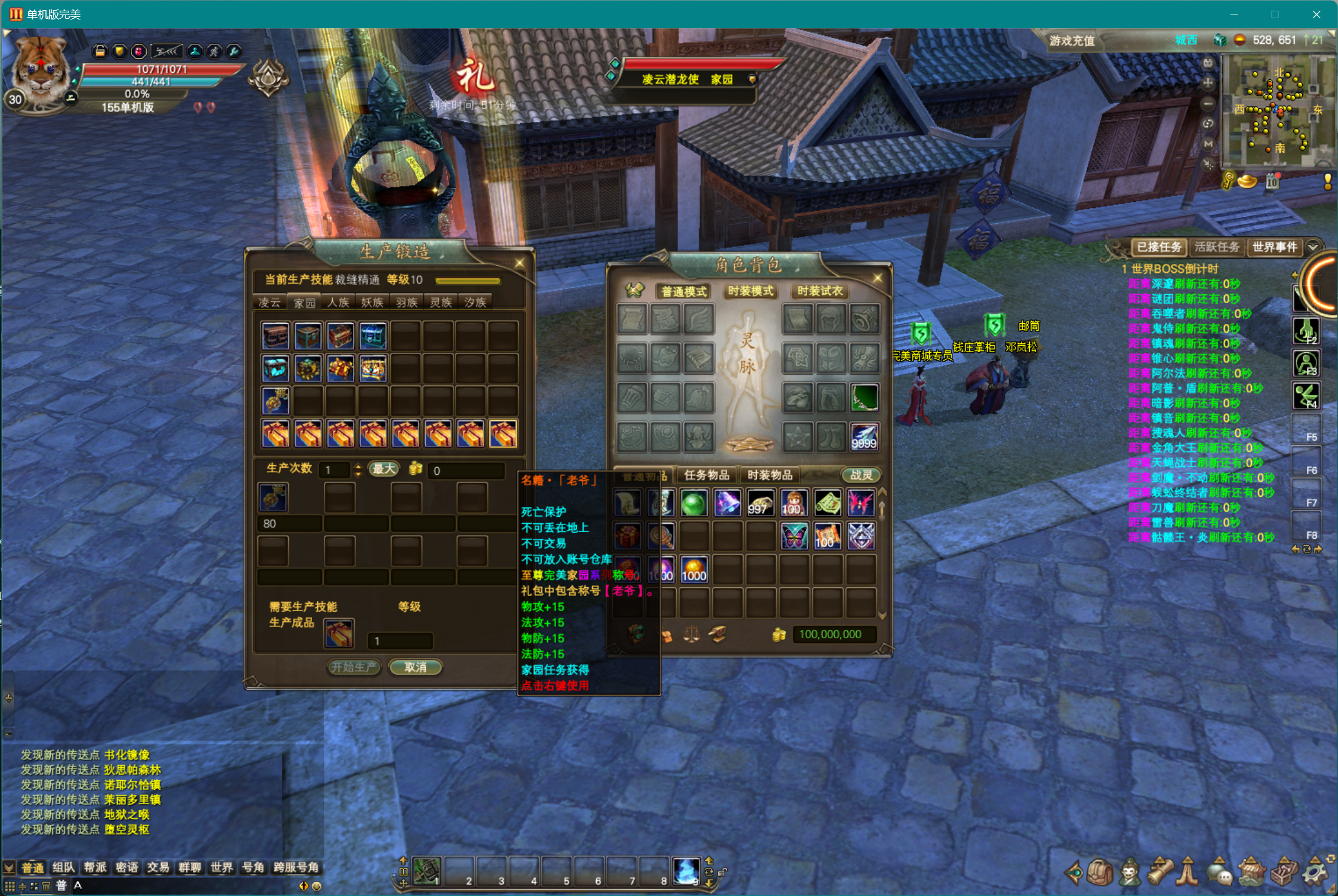Click the 最大 max quantity button
Image resolution: width=1338 pixels, height=896 pixels.
click(x=384, y=469)
